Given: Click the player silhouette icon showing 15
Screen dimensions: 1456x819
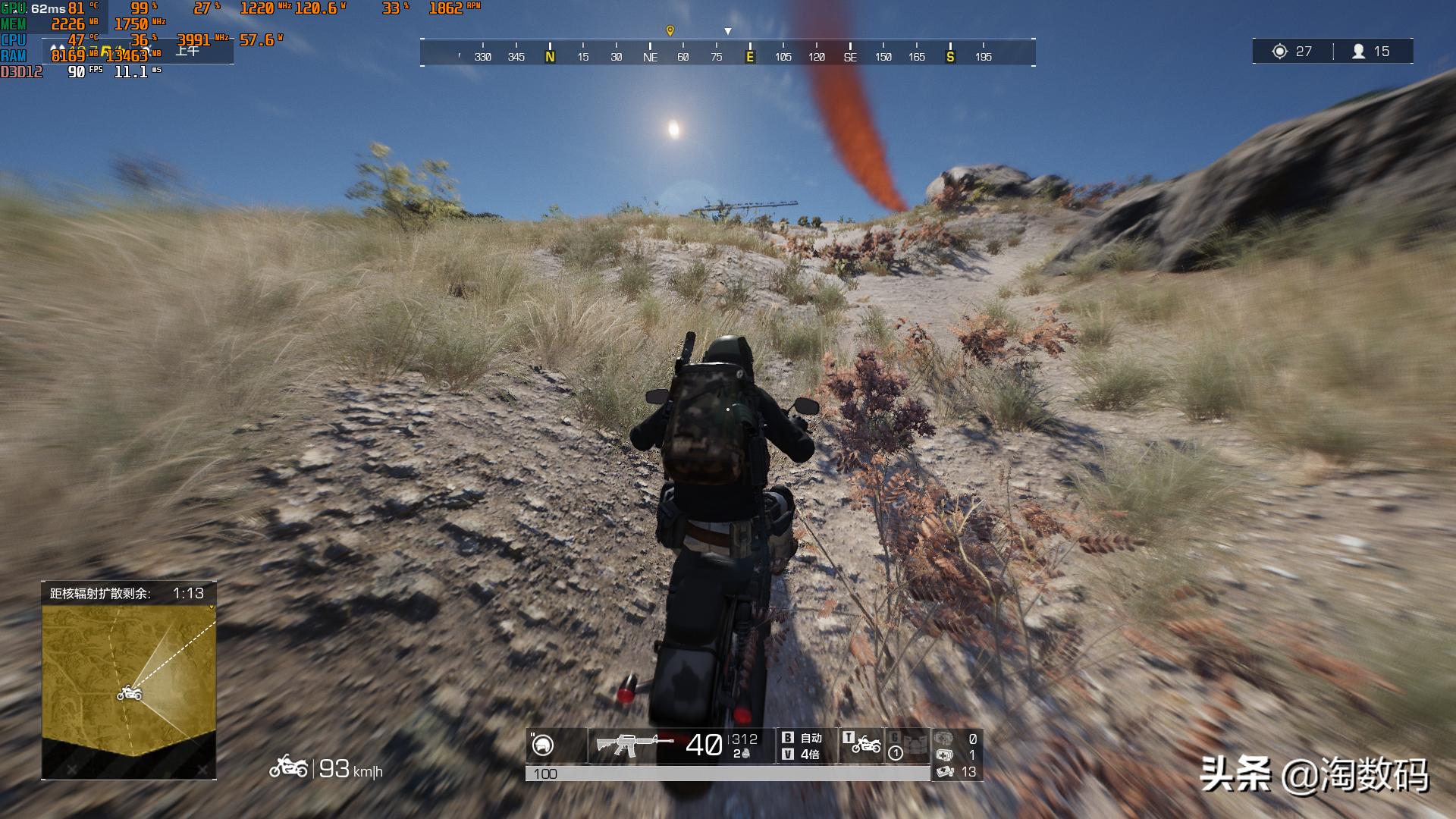Looking at the screenshot, I should point(1359,51).
